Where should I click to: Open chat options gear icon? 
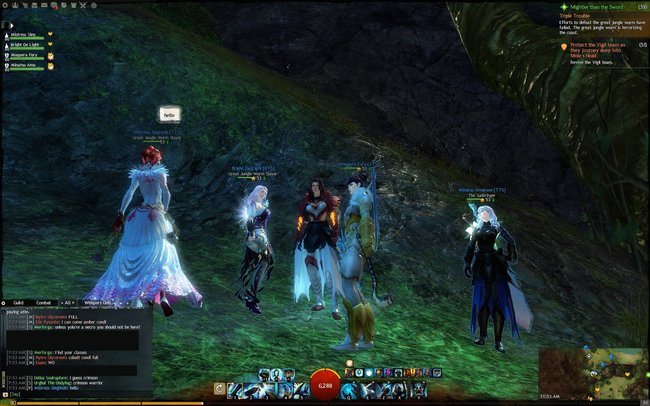point(5,301)
